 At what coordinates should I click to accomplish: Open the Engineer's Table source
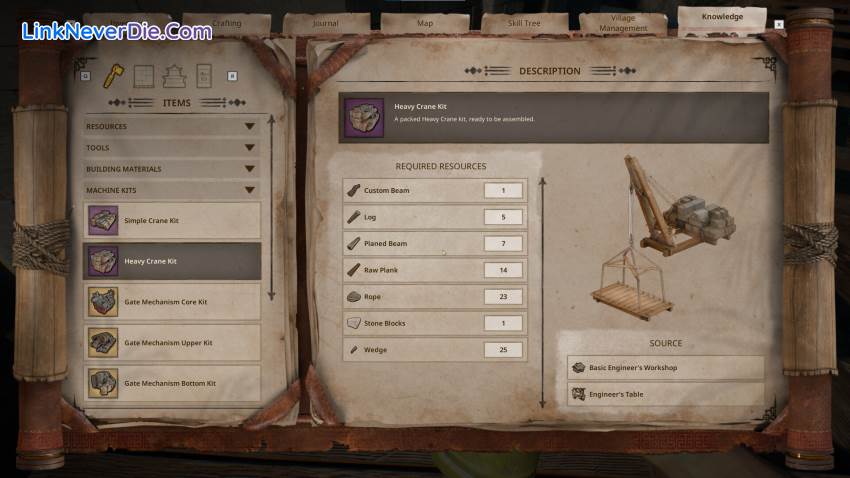(x=665, y=394)
